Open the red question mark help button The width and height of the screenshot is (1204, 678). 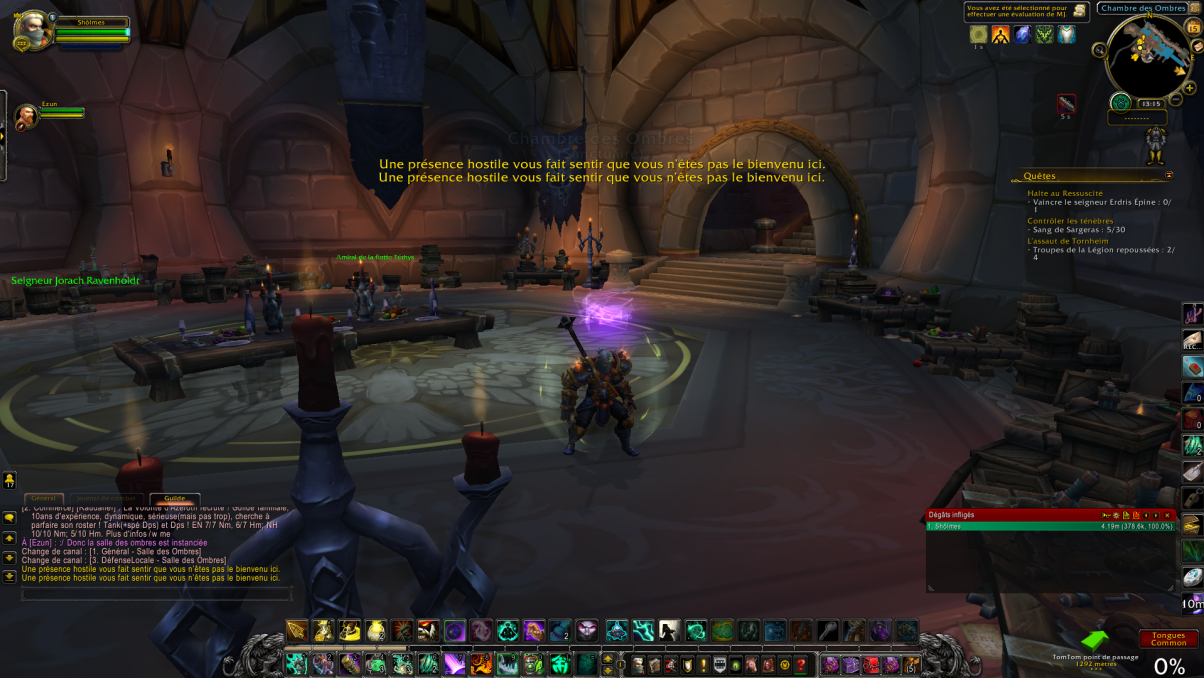800,665
